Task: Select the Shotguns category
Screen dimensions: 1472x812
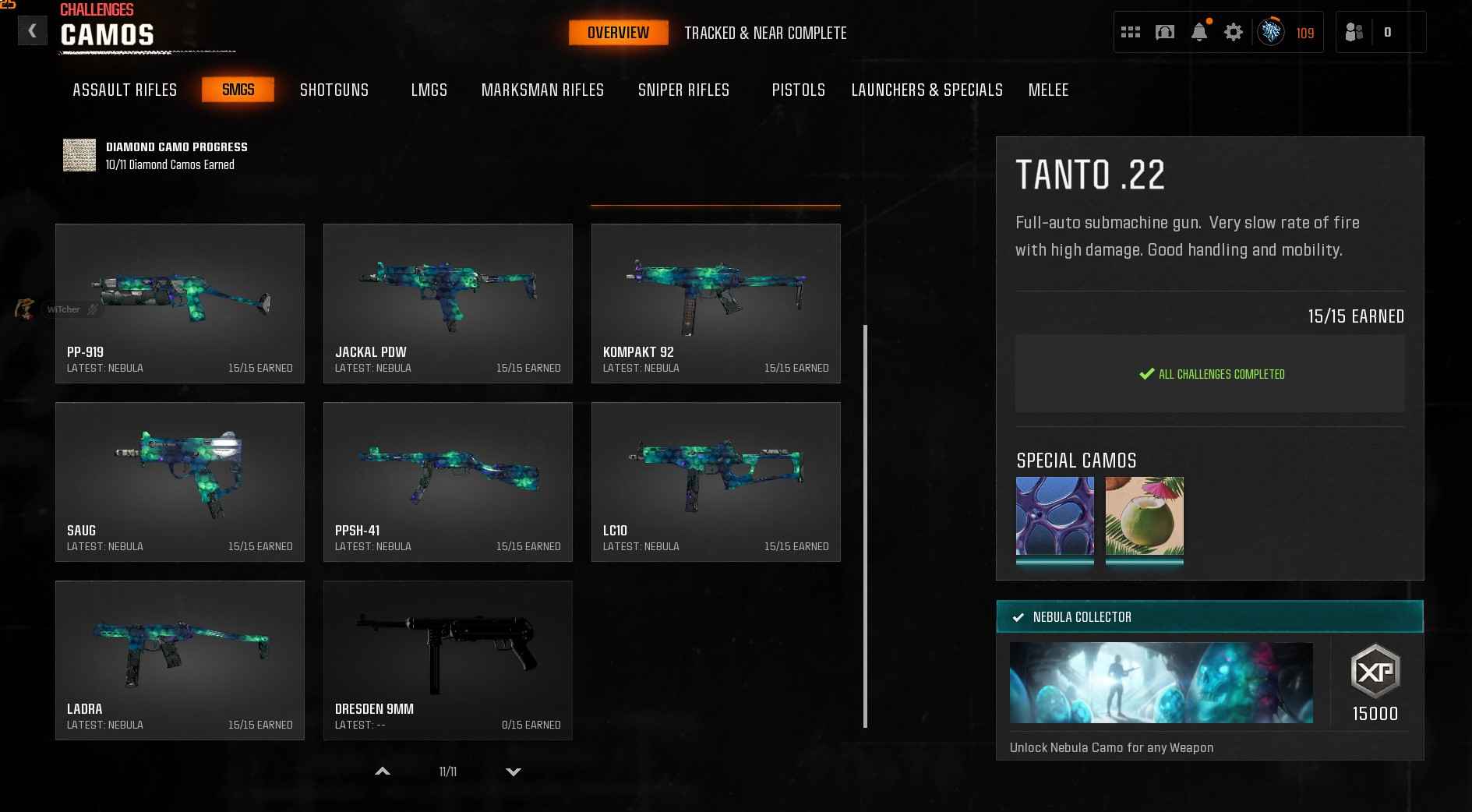Action: [334, 90]
